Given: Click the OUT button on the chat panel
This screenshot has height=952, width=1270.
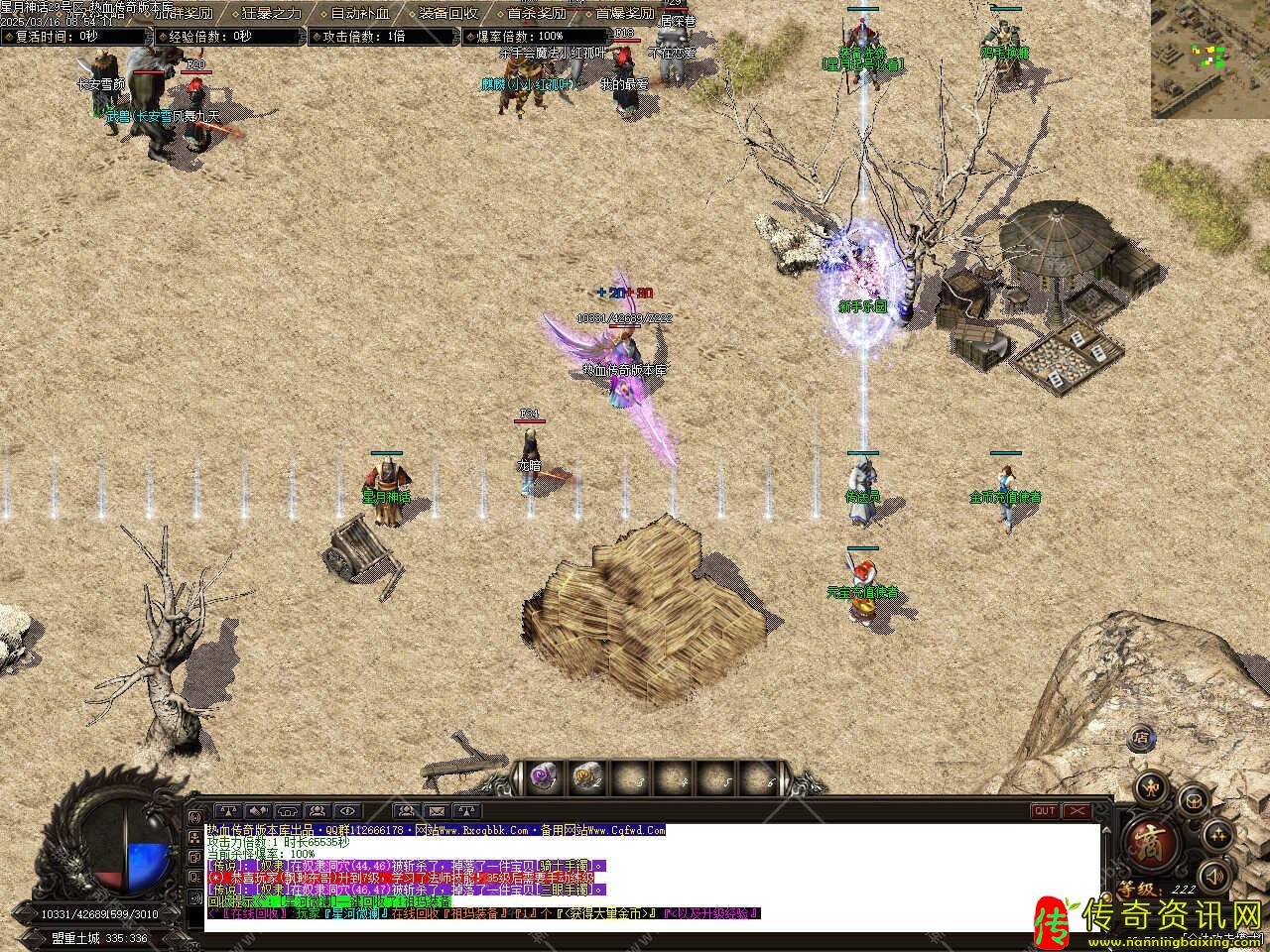Looking at the screenshot, I should (1045, 810).
